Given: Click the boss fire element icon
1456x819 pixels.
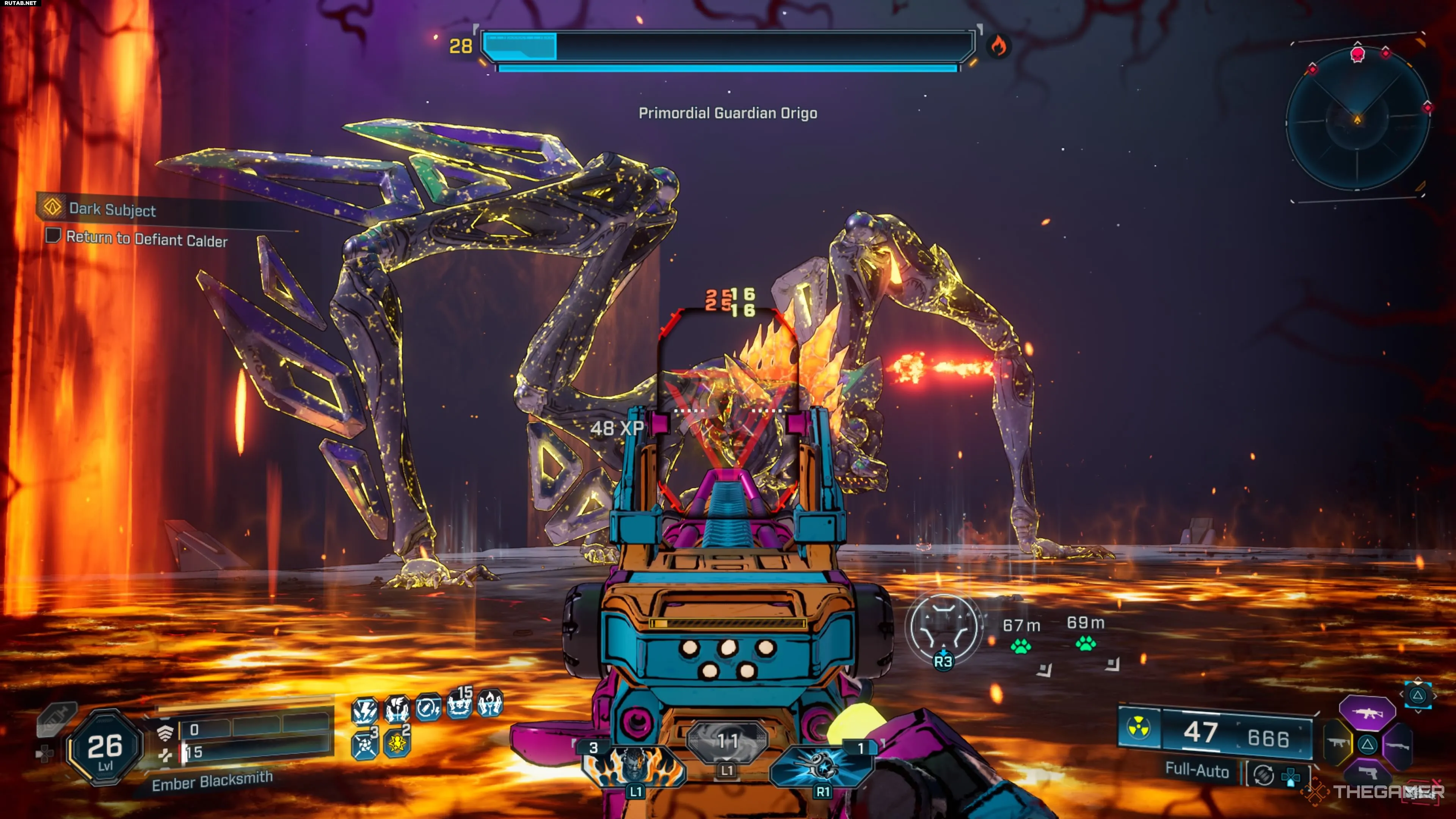Looking at the screenshot, I should [x=998, y=46].
